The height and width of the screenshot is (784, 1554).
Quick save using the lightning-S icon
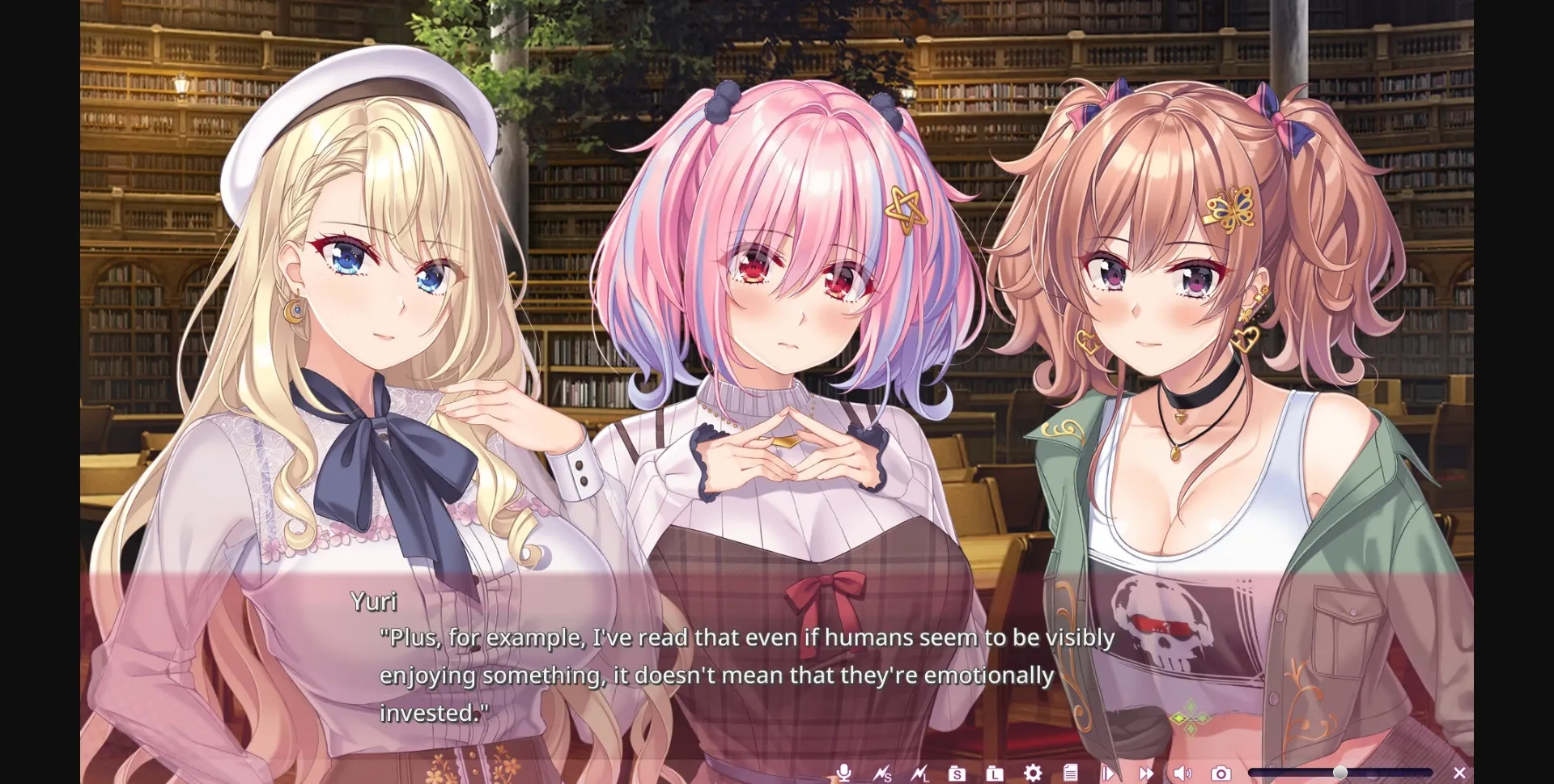coord(883,773)
